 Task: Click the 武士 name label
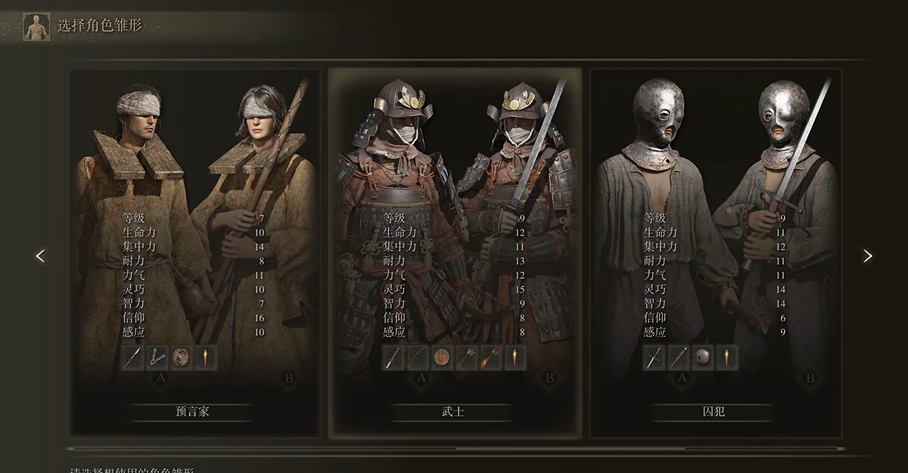point(454,412)
